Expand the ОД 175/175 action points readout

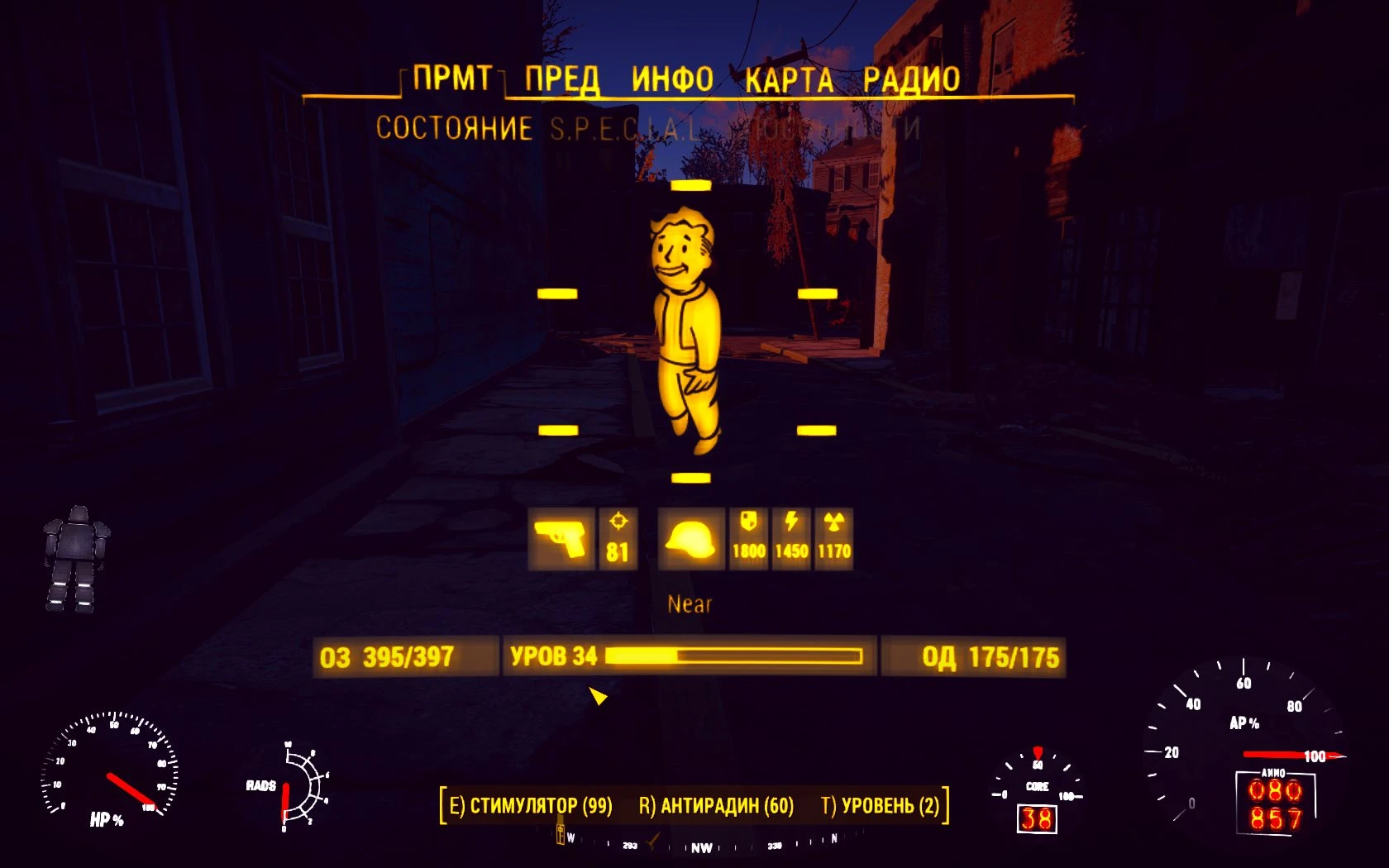[x=990, y=657]
